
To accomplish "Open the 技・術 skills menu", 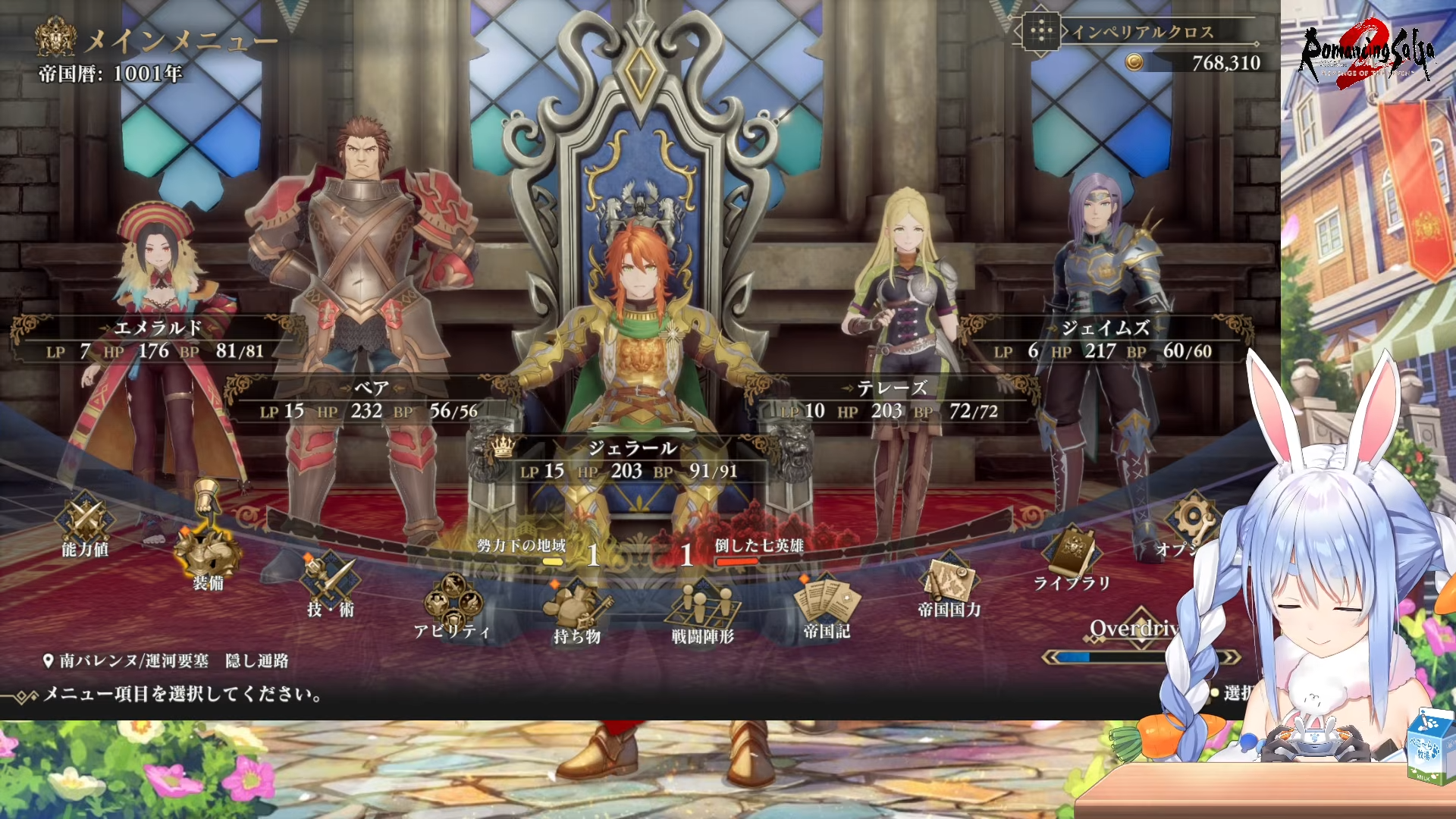I will [x=330, y=584].
